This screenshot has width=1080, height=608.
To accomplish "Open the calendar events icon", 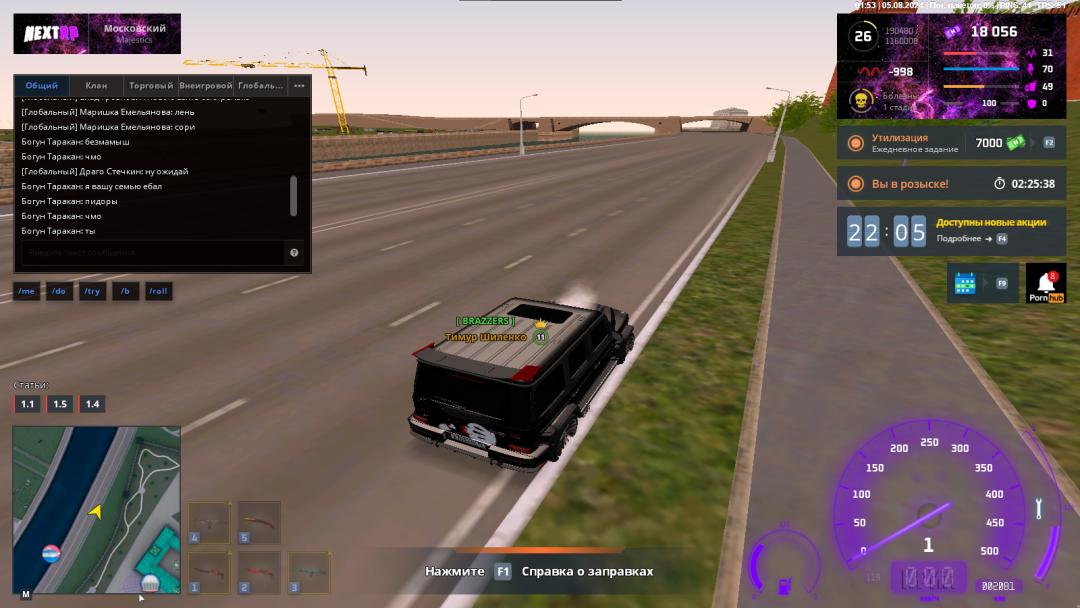I will (966, 283).
